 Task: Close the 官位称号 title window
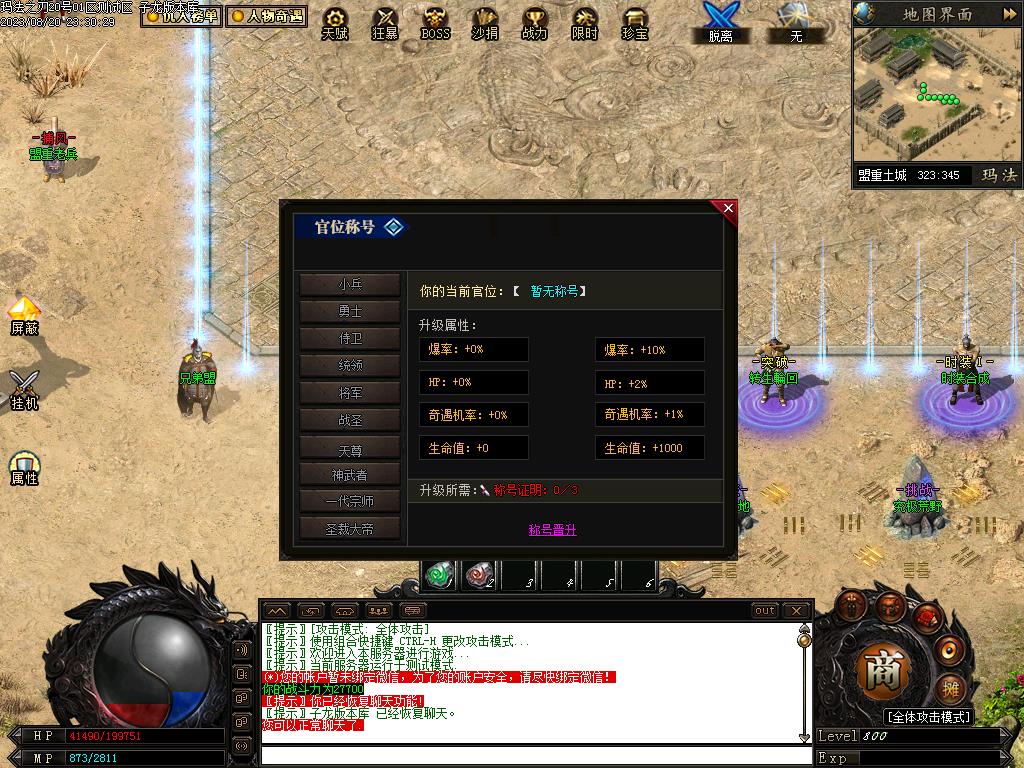pyautogui.click(x=728, y=208)
